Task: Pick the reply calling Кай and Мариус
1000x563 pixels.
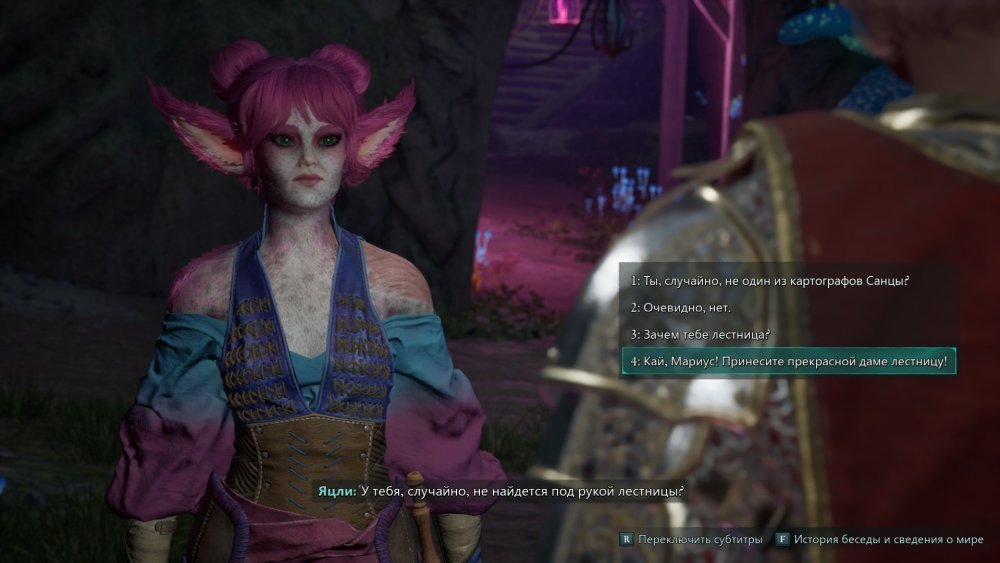Action: tap(788, 361)
